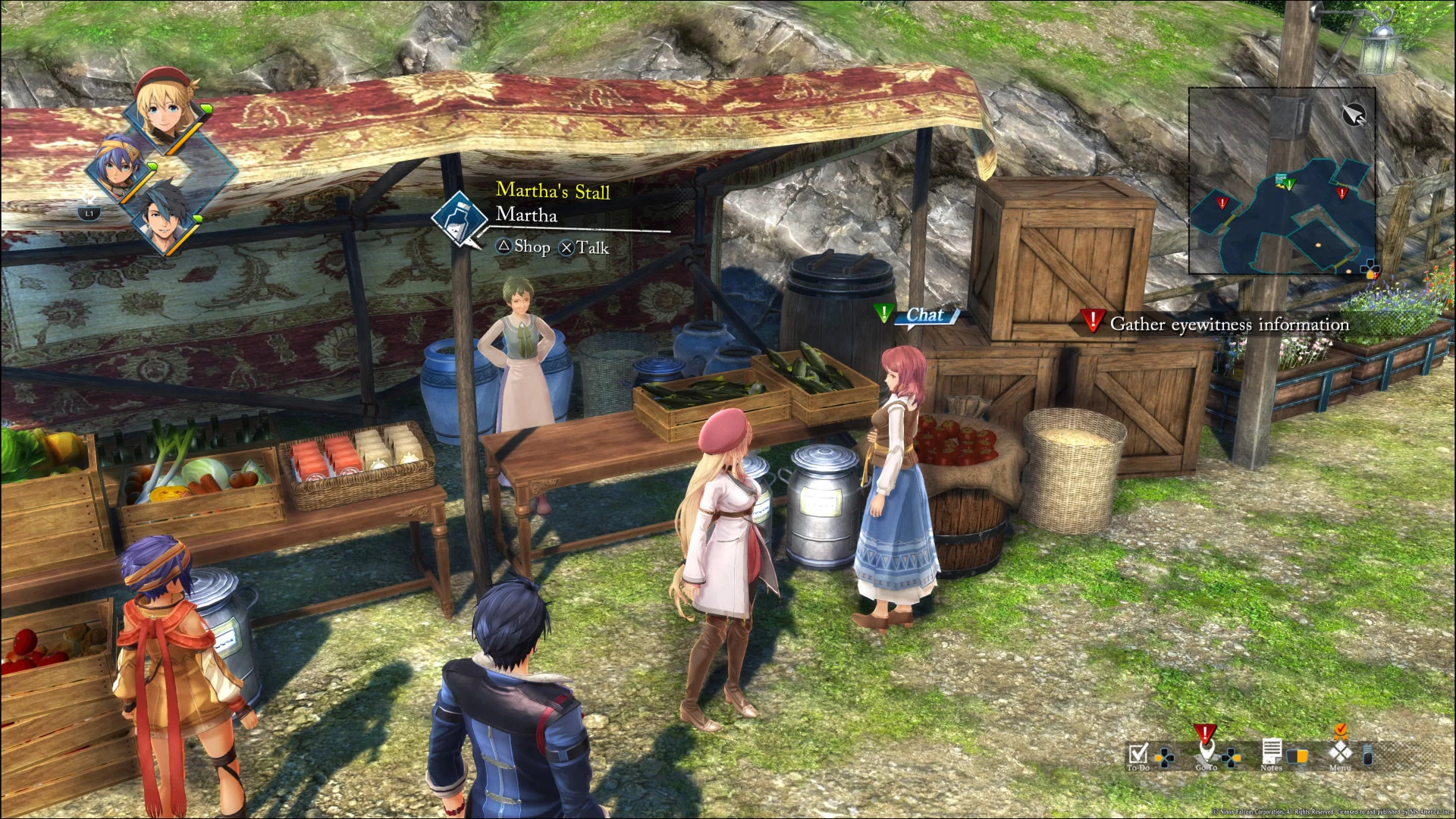
Task: Click the Gather eyewitness information objective
Action: (1228, 324)
